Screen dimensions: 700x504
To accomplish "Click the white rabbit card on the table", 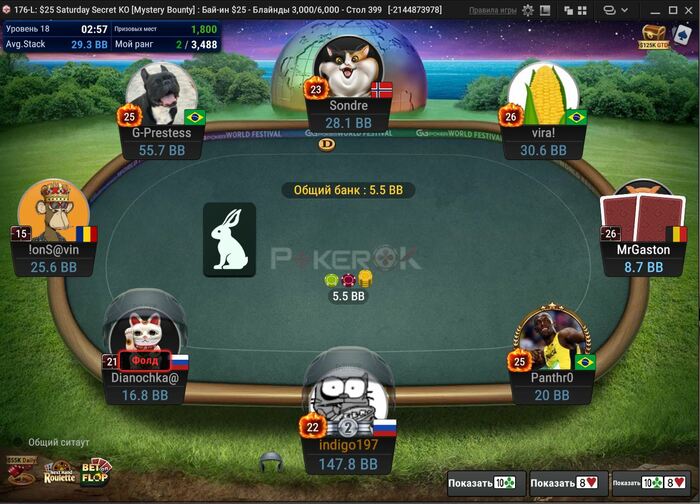I will (x=230, y=240).
